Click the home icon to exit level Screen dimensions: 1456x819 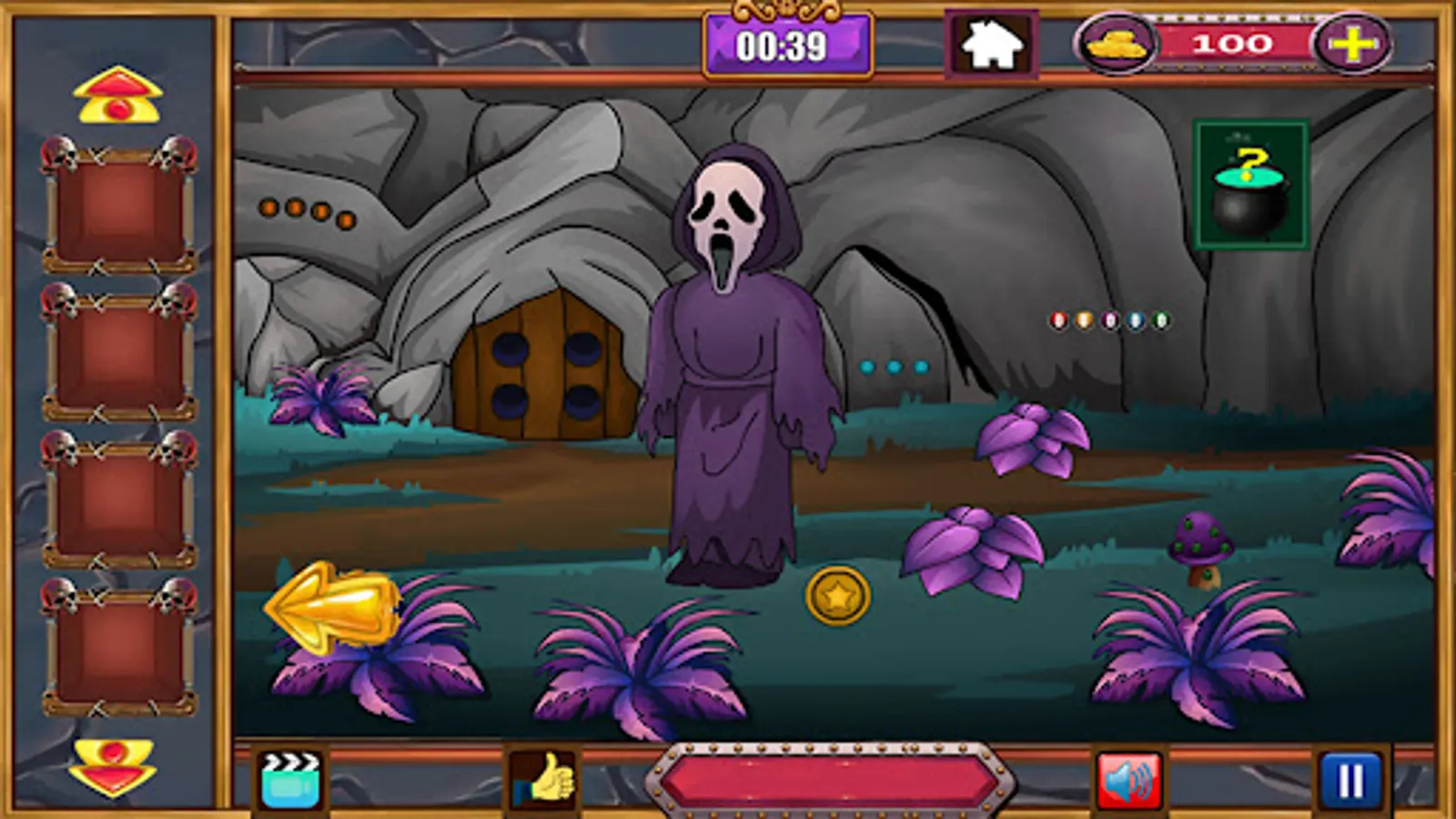992,43
